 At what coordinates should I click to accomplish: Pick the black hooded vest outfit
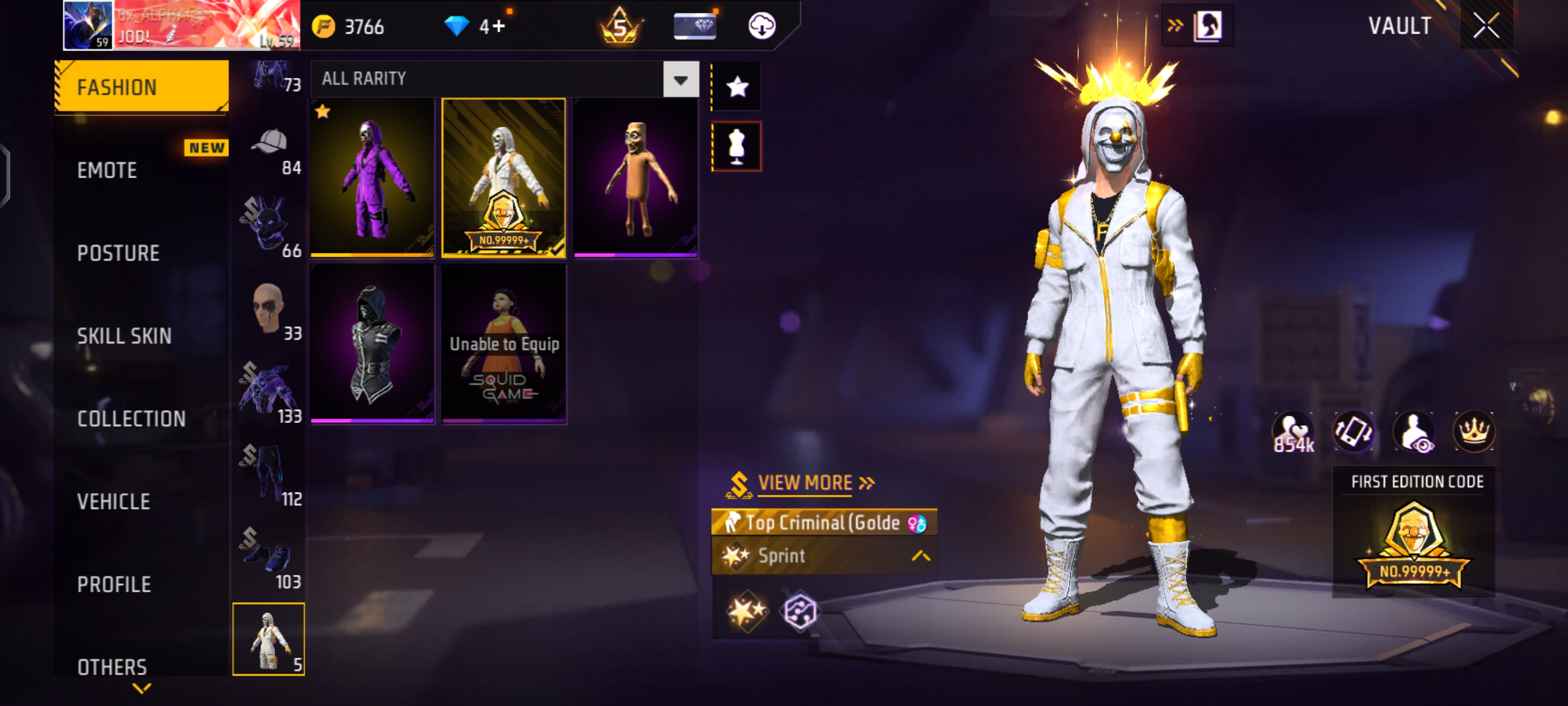click(372, 343)
